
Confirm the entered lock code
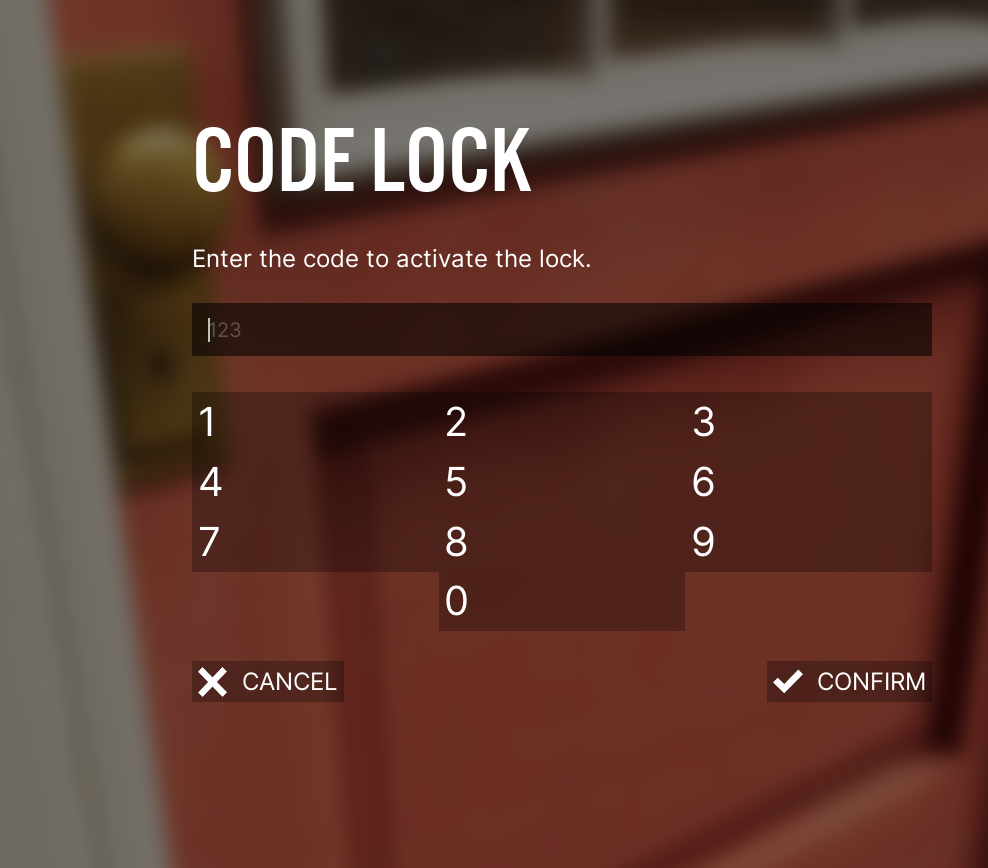(849, 682)
